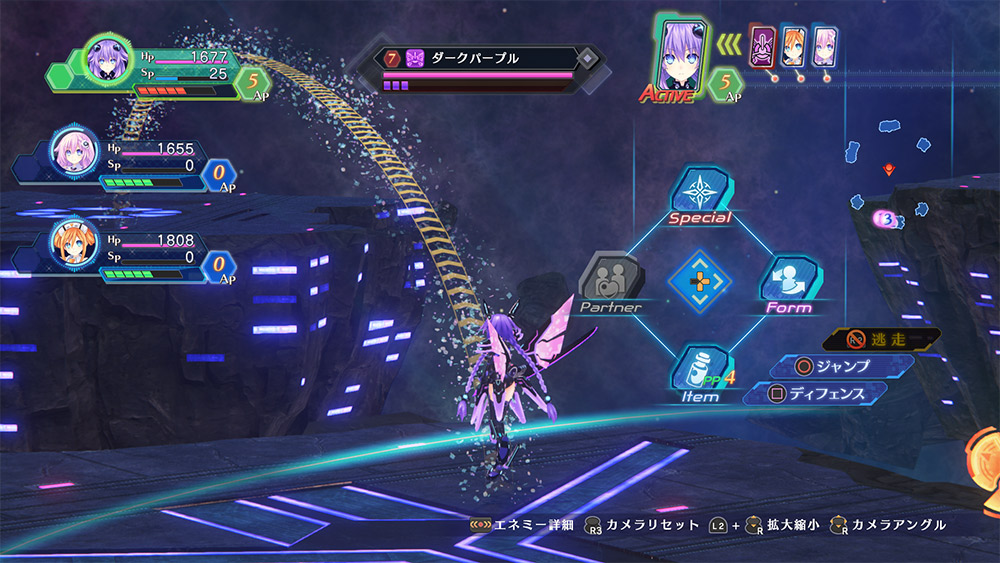
Task: Select the pink-haired girl's turn-order card
Action: (825, 48)
